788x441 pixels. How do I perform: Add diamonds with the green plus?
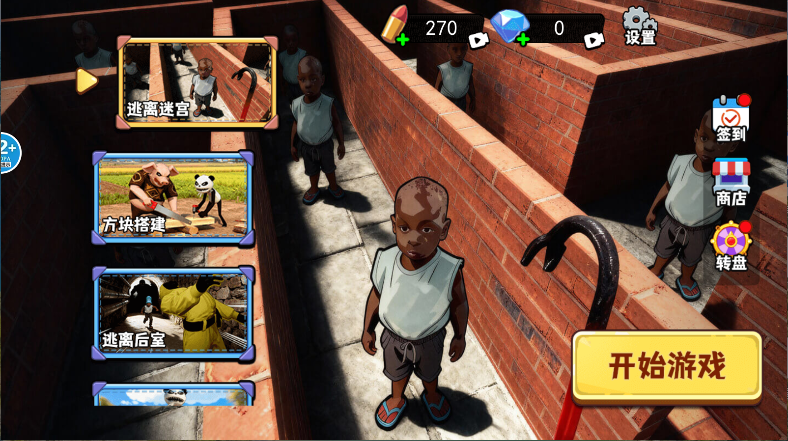pyautogui.click(x=522, y=40)
